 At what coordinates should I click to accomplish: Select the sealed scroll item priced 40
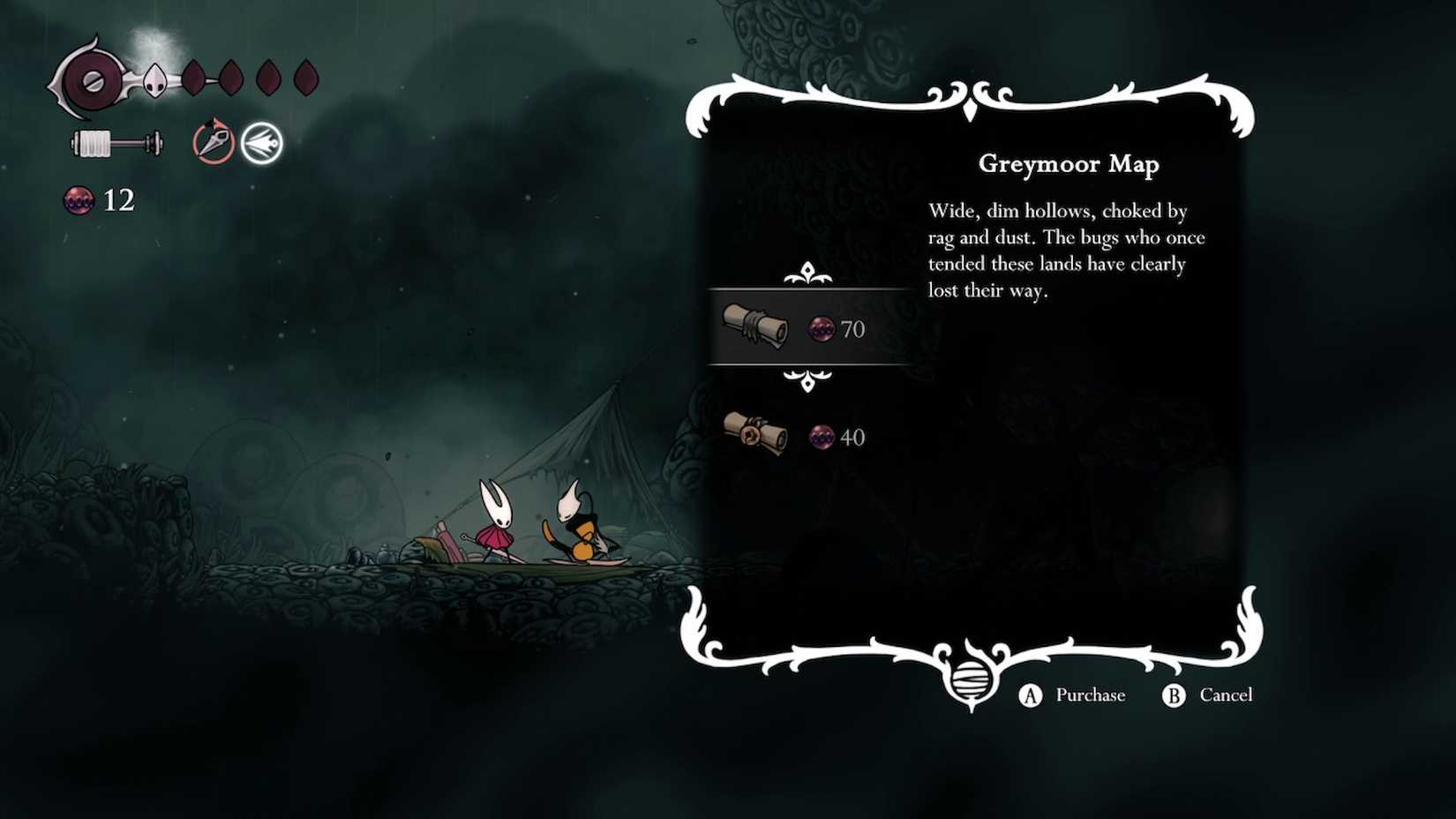[755, 432]
